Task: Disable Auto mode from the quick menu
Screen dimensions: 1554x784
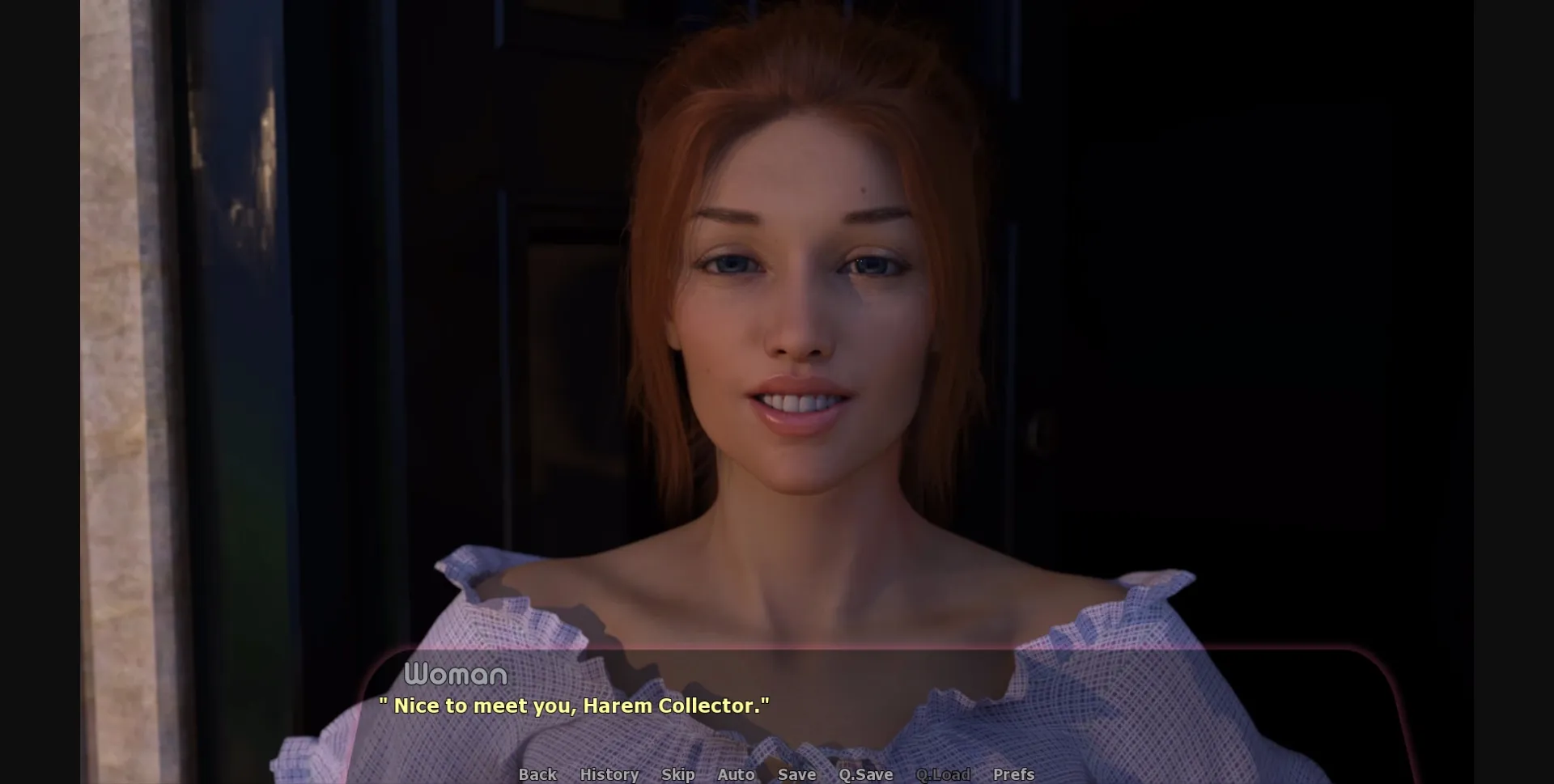Action: click(x=737, y=774)
